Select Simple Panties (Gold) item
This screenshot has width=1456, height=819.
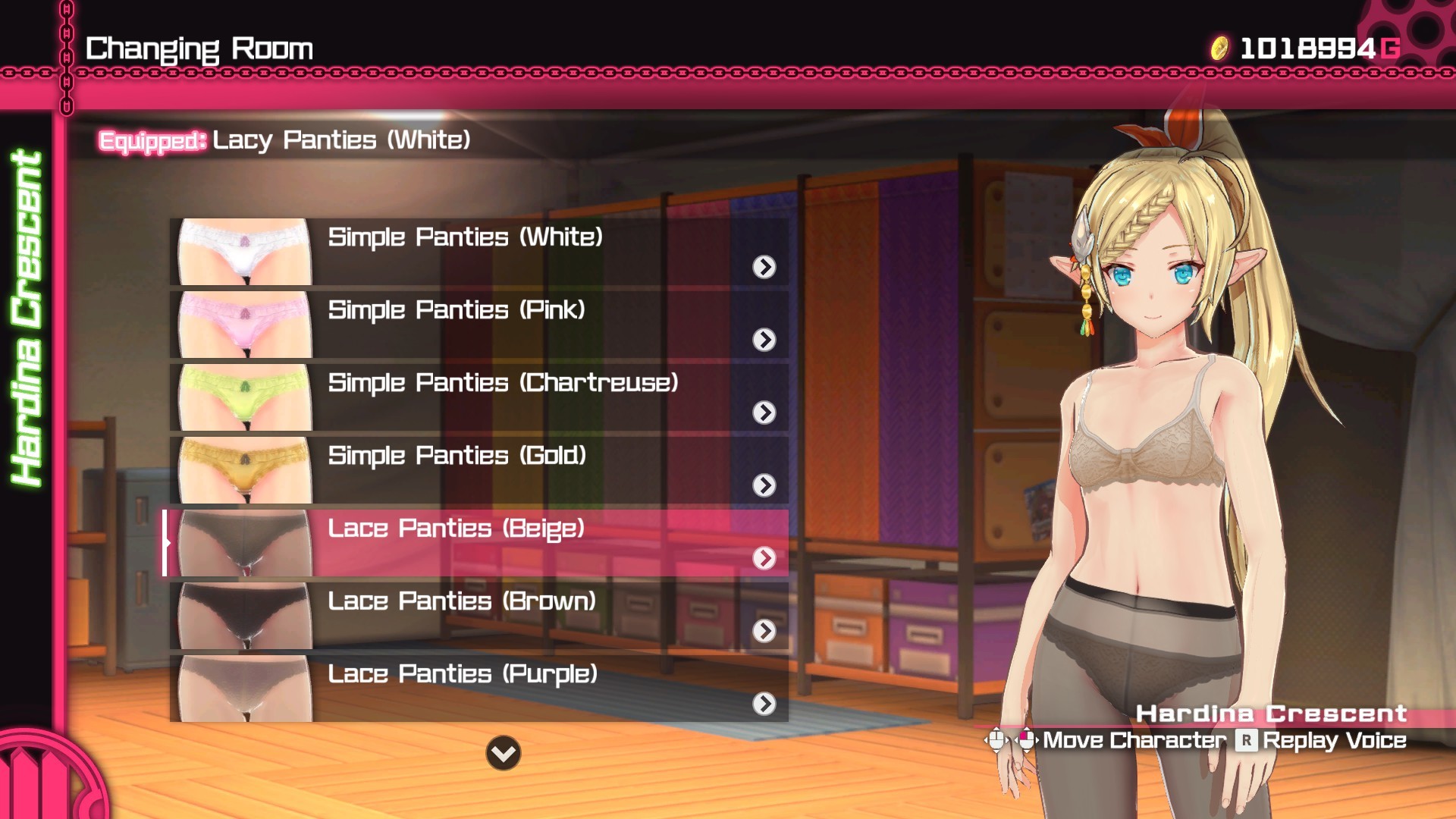(x=478, y=469)
